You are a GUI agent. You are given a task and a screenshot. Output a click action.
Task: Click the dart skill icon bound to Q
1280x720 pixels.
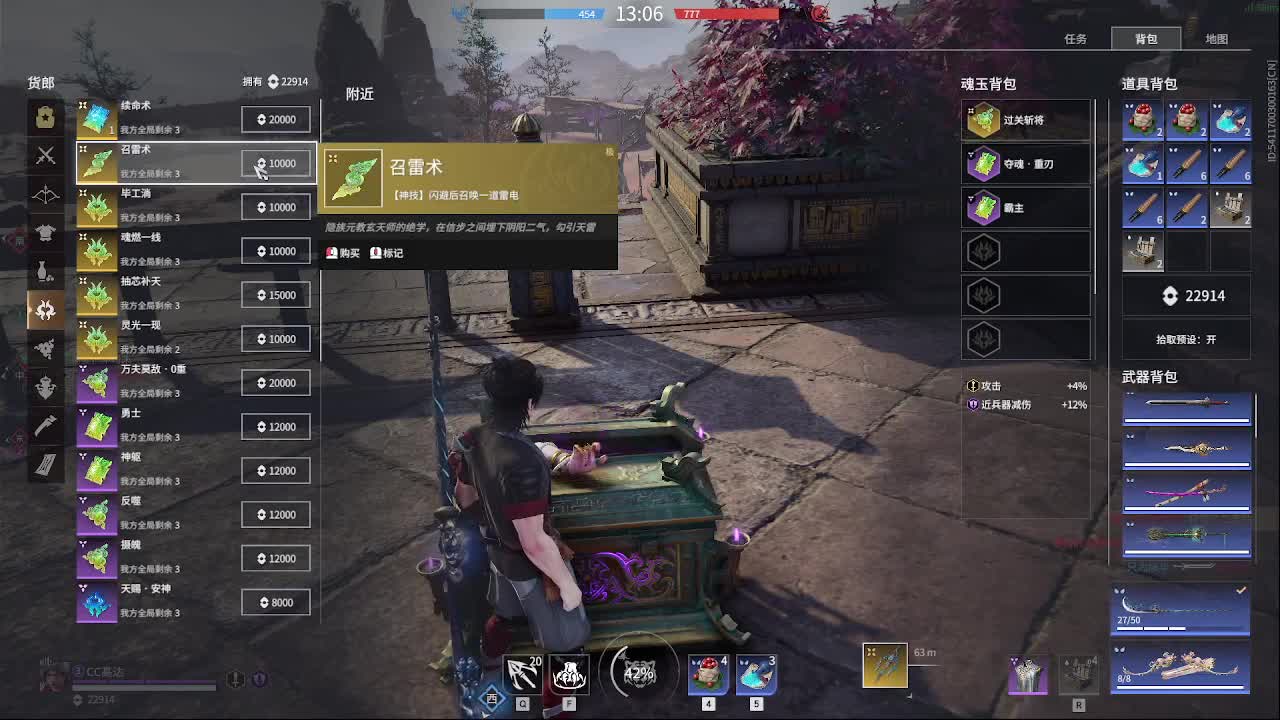[x=522, y=674]
